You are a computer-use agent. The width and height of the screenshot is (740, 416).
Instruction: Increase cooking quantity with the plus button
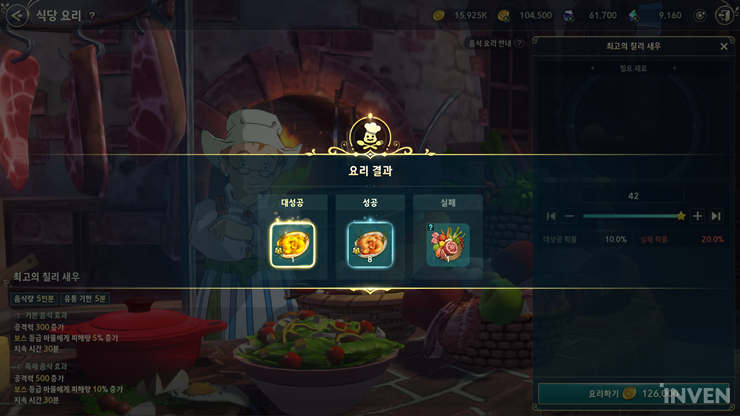pos(698,216)
